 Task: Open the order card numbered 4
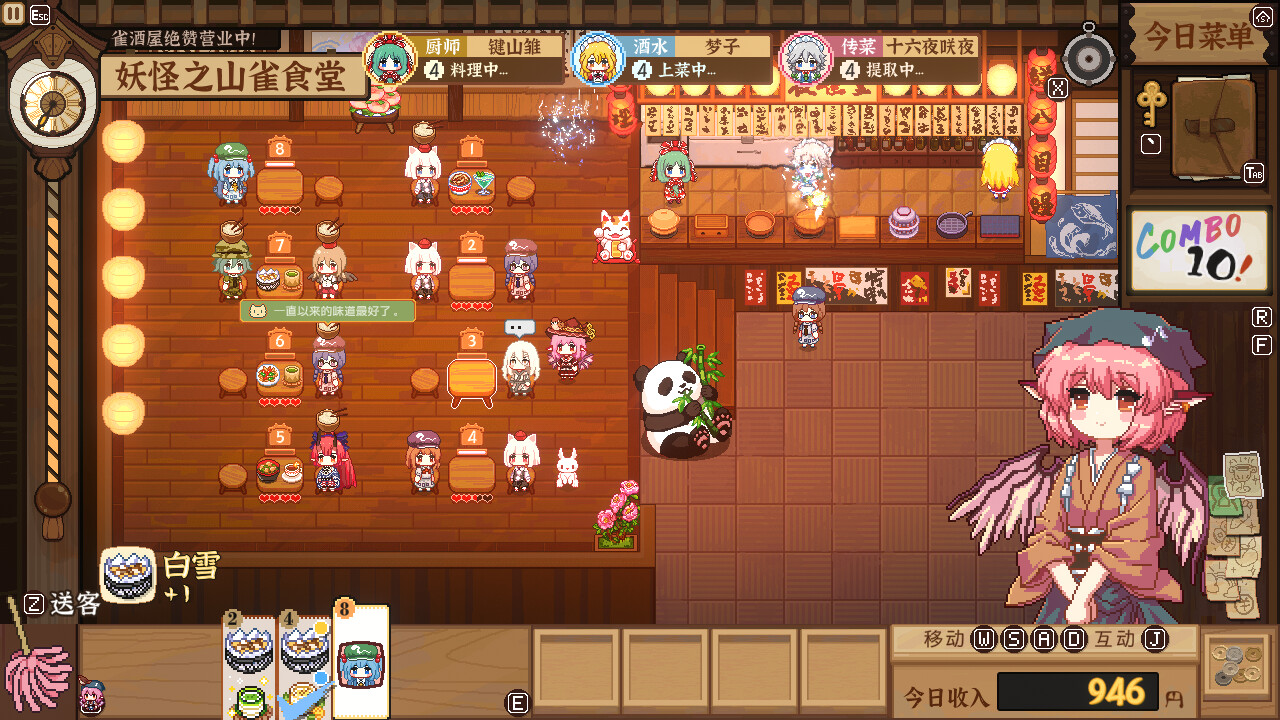point(303,660)
